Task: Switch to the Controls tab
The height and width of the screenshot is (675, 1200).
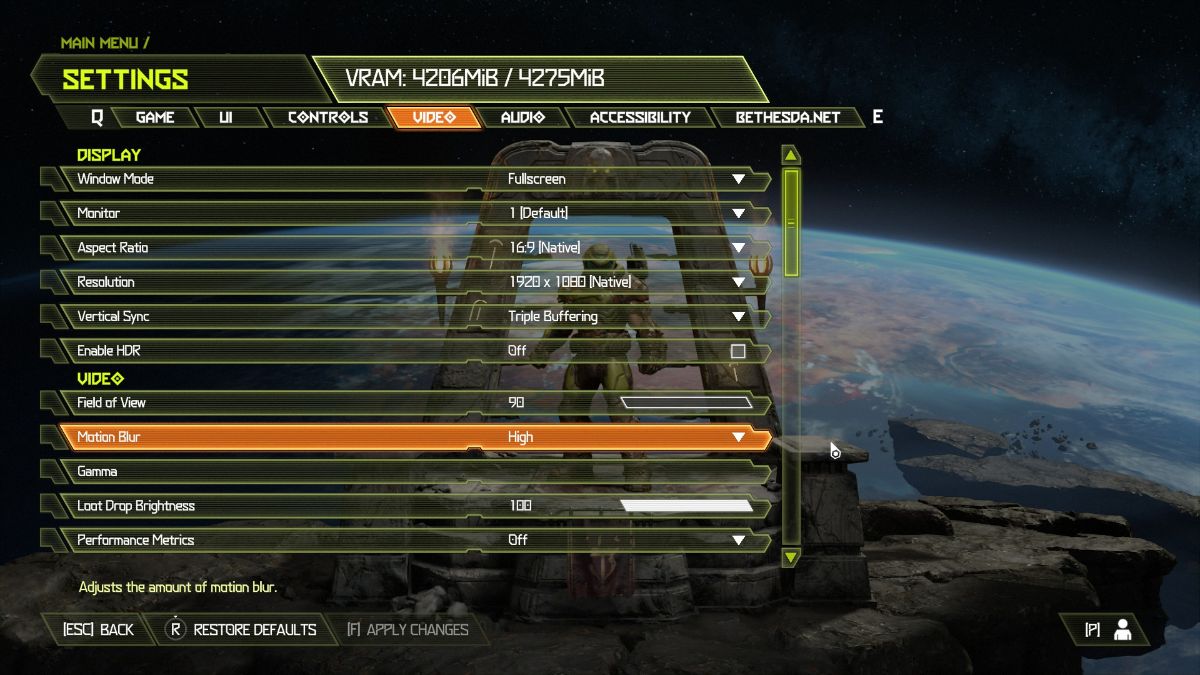Action: 327,117
